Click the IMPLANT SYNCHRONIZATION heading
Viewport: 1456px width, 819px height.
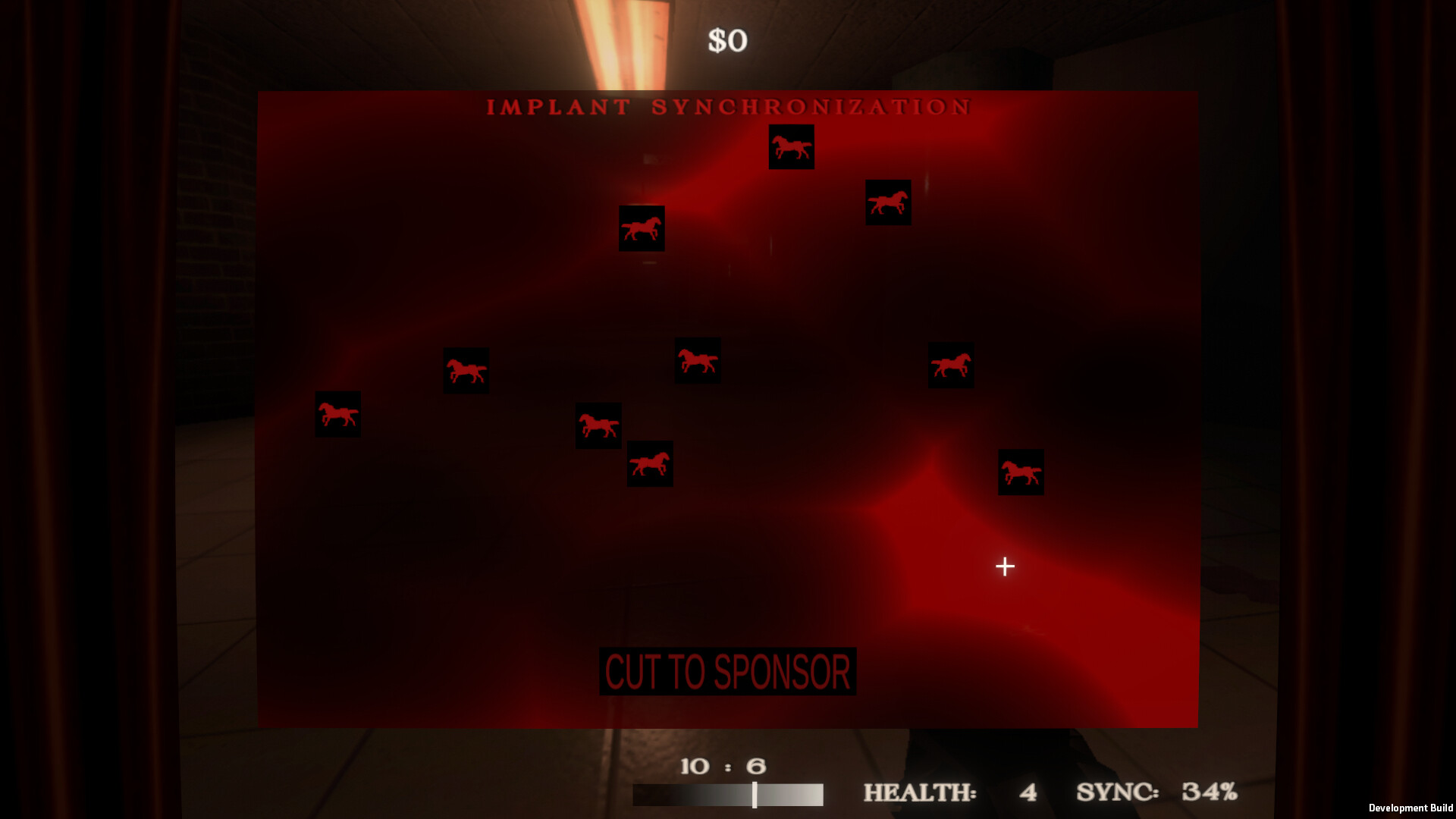click(728, 108)
